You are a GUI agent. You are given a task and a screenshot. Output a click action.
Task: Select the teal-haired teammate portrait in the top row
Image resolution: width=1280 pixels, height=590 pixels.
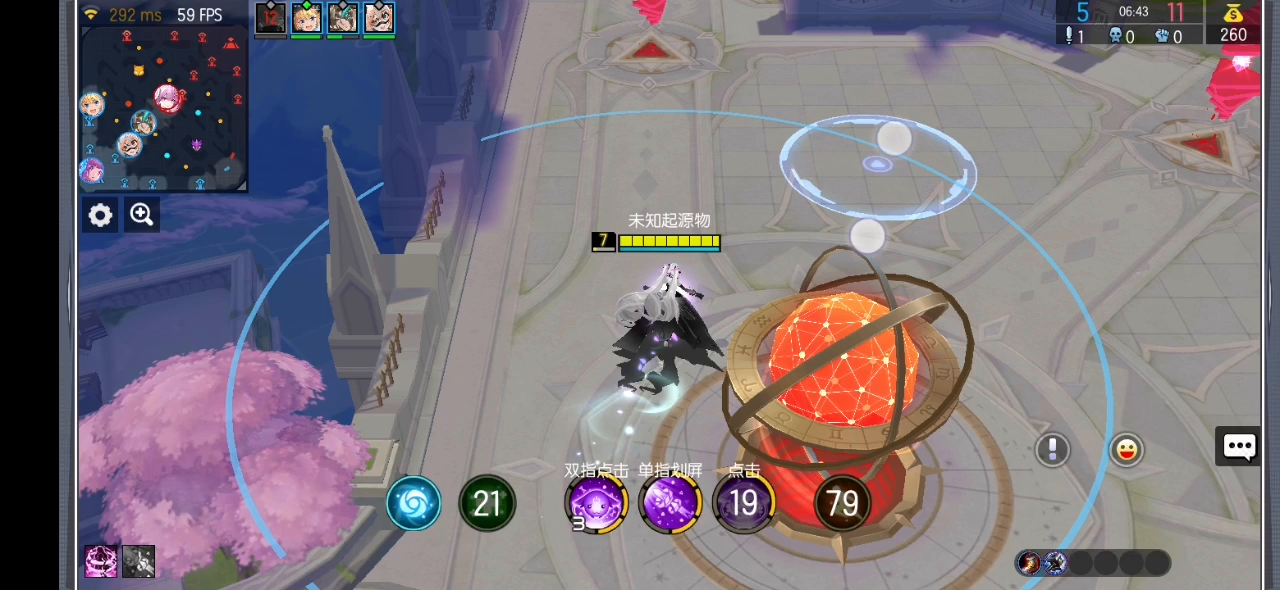(x=342, y=18)
